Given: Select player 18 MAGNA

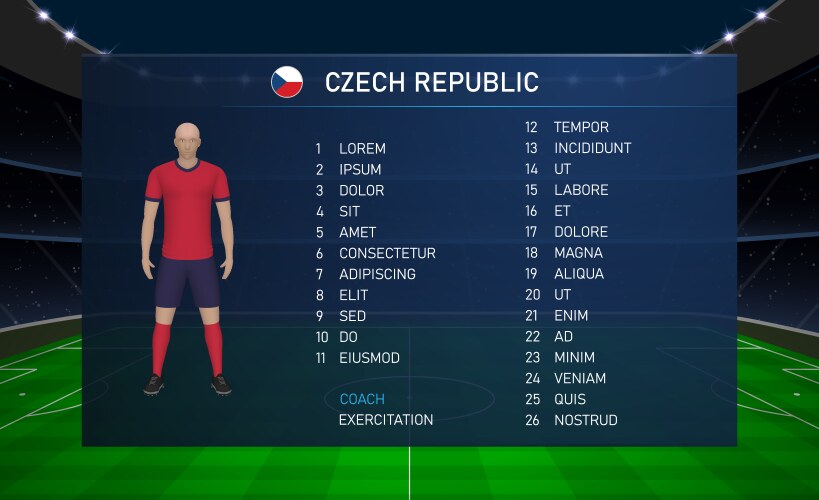Looking at the screenshot, I should point(578,254).
